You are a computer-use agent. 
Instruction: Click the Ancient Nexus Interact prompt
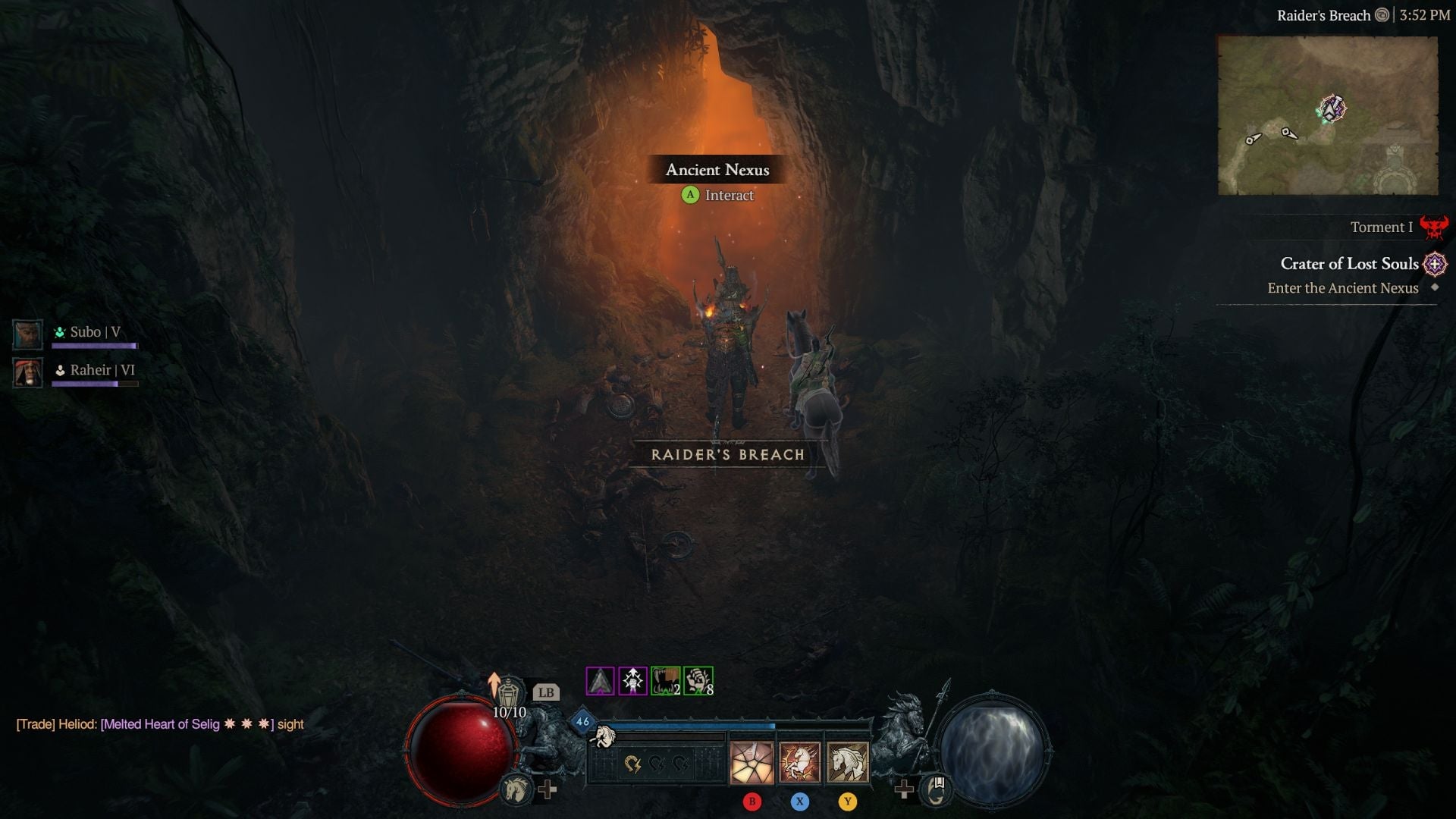tap(719, 195)
